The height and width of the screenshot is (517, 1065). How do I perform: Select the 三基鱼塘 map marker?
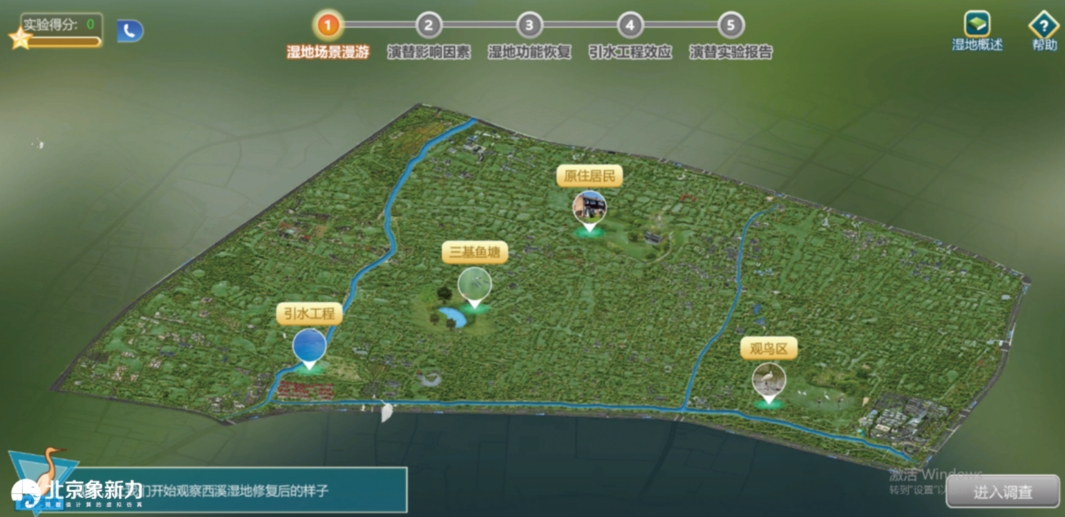pos(475,285)
